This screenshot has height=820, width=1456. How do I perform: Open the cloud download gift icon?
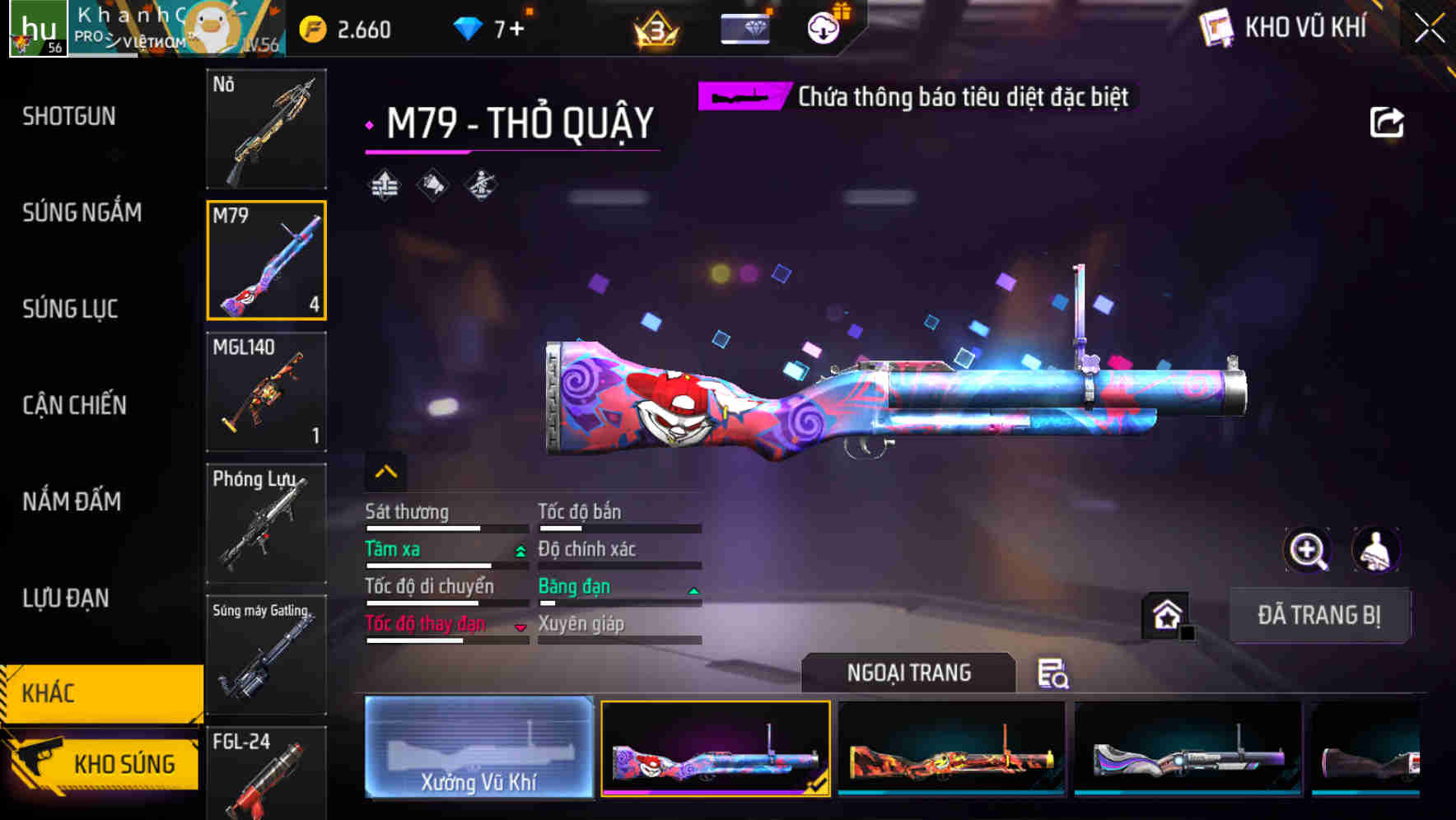(x=822, y=27)
